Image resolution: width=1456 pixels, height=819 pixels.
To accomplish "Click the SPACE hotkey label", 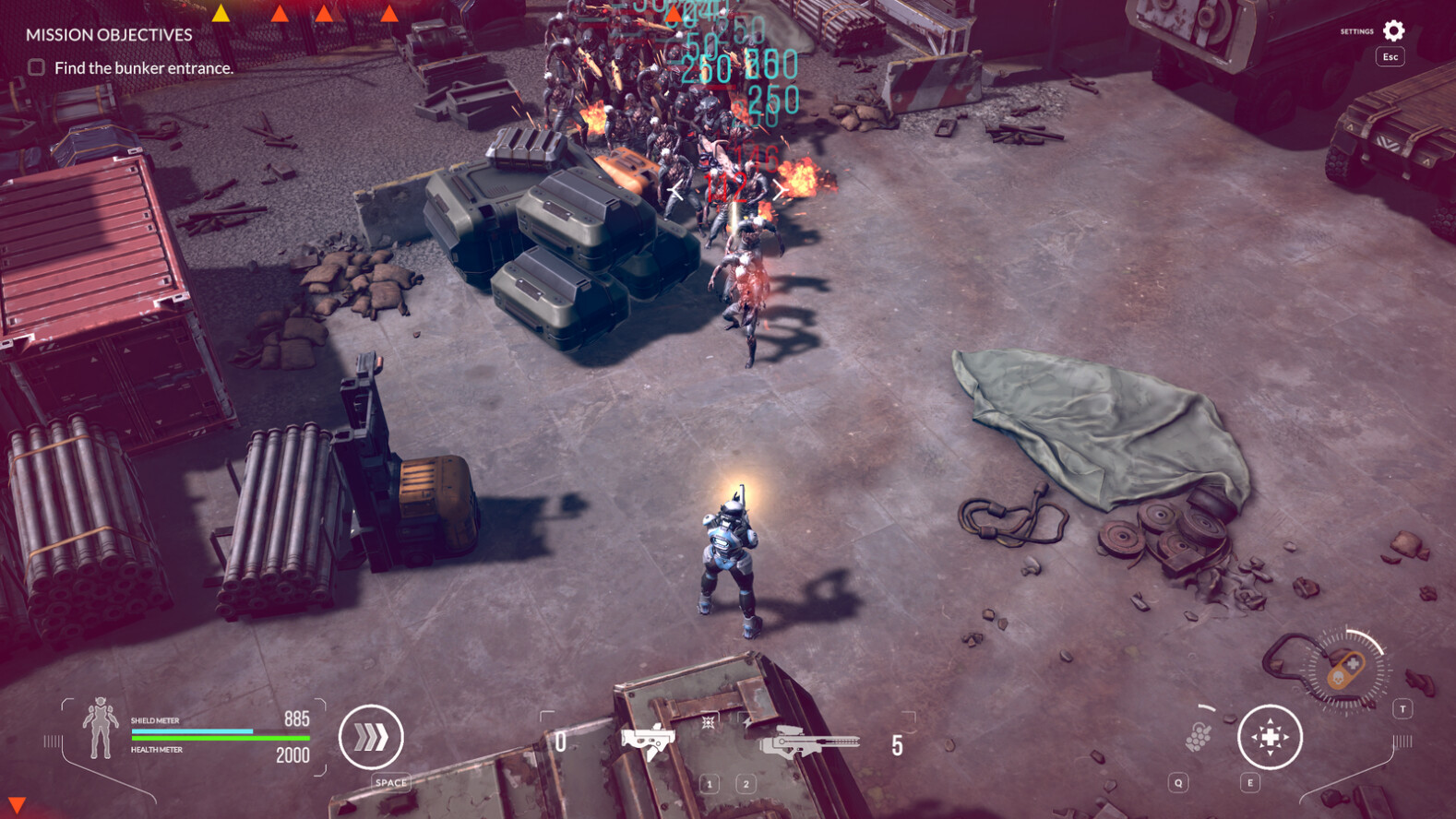I will 389,781.
